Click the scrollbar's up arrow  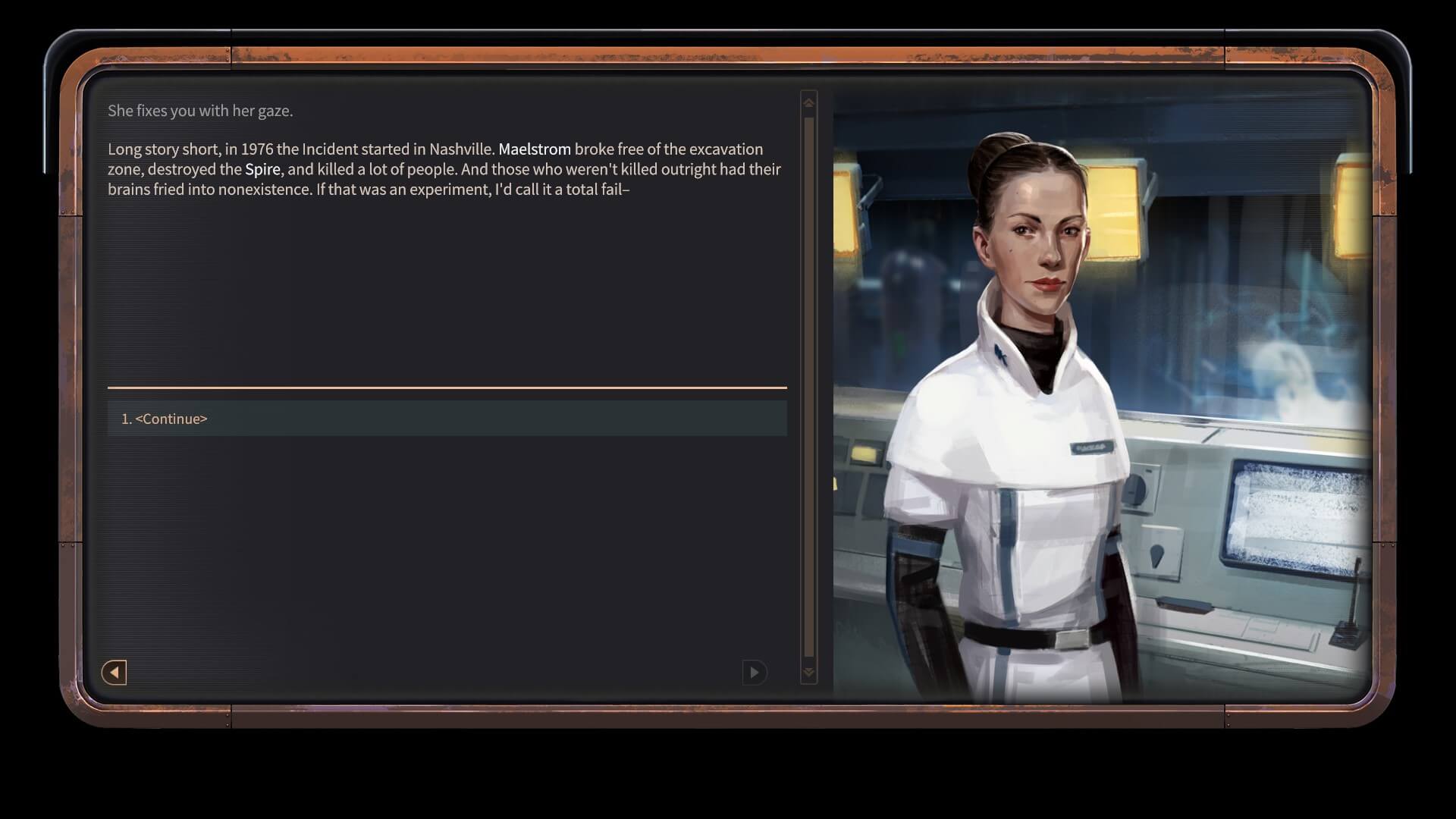tap(808, 102)
